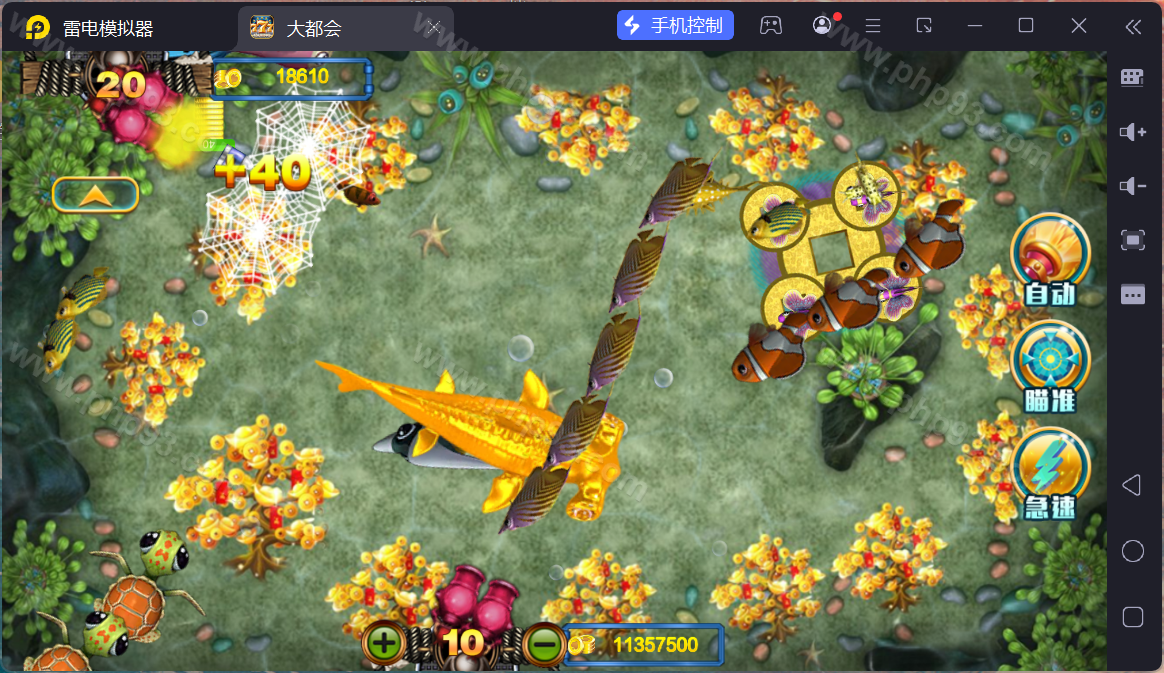Open the emulator gamepad settings icon
1164x673 pixels.
click(x=770, y=26)
